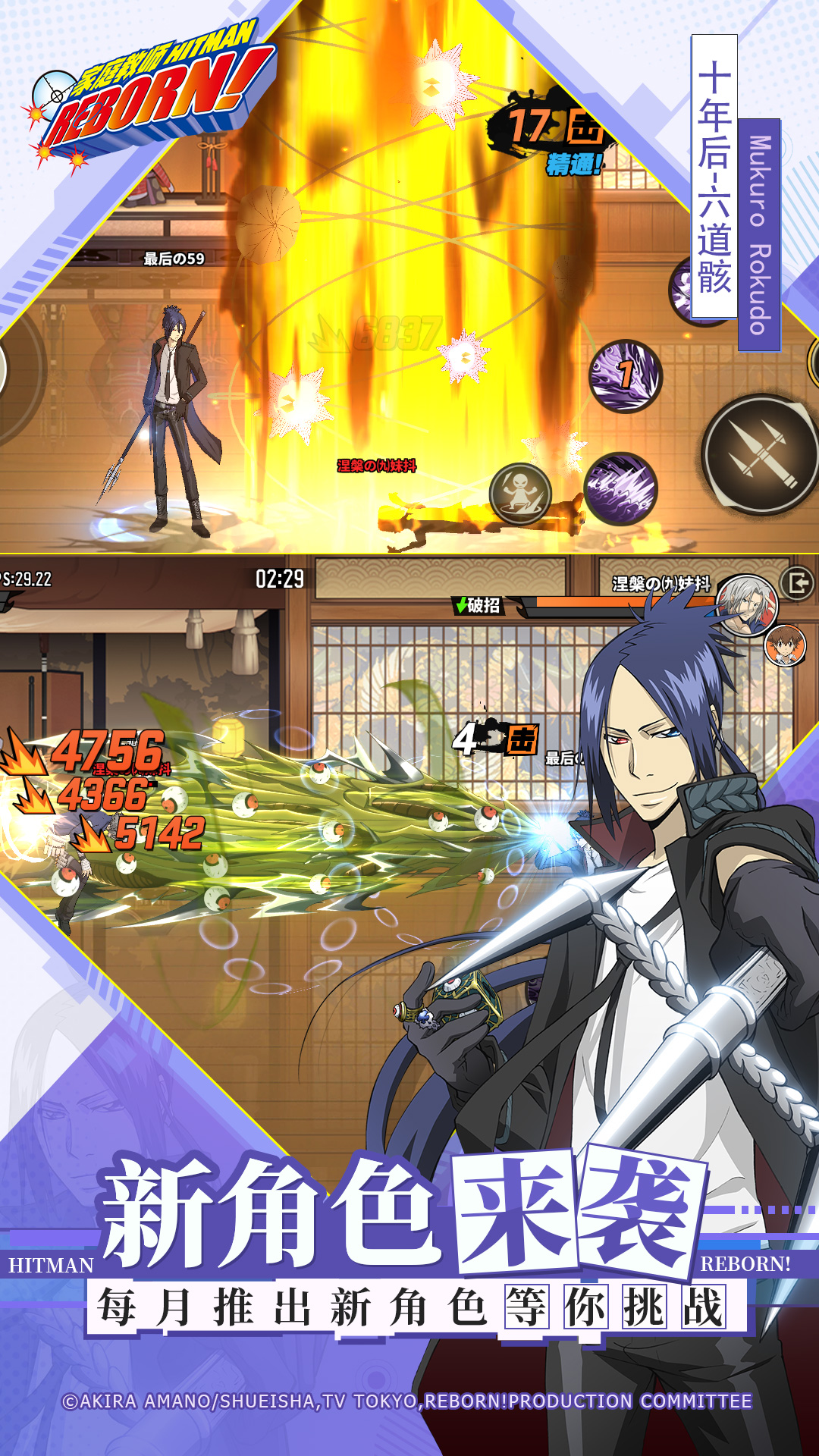Use the purple slash streaks skill
The height and width of the screenshot is (1456, 819).
pos(620,489)
